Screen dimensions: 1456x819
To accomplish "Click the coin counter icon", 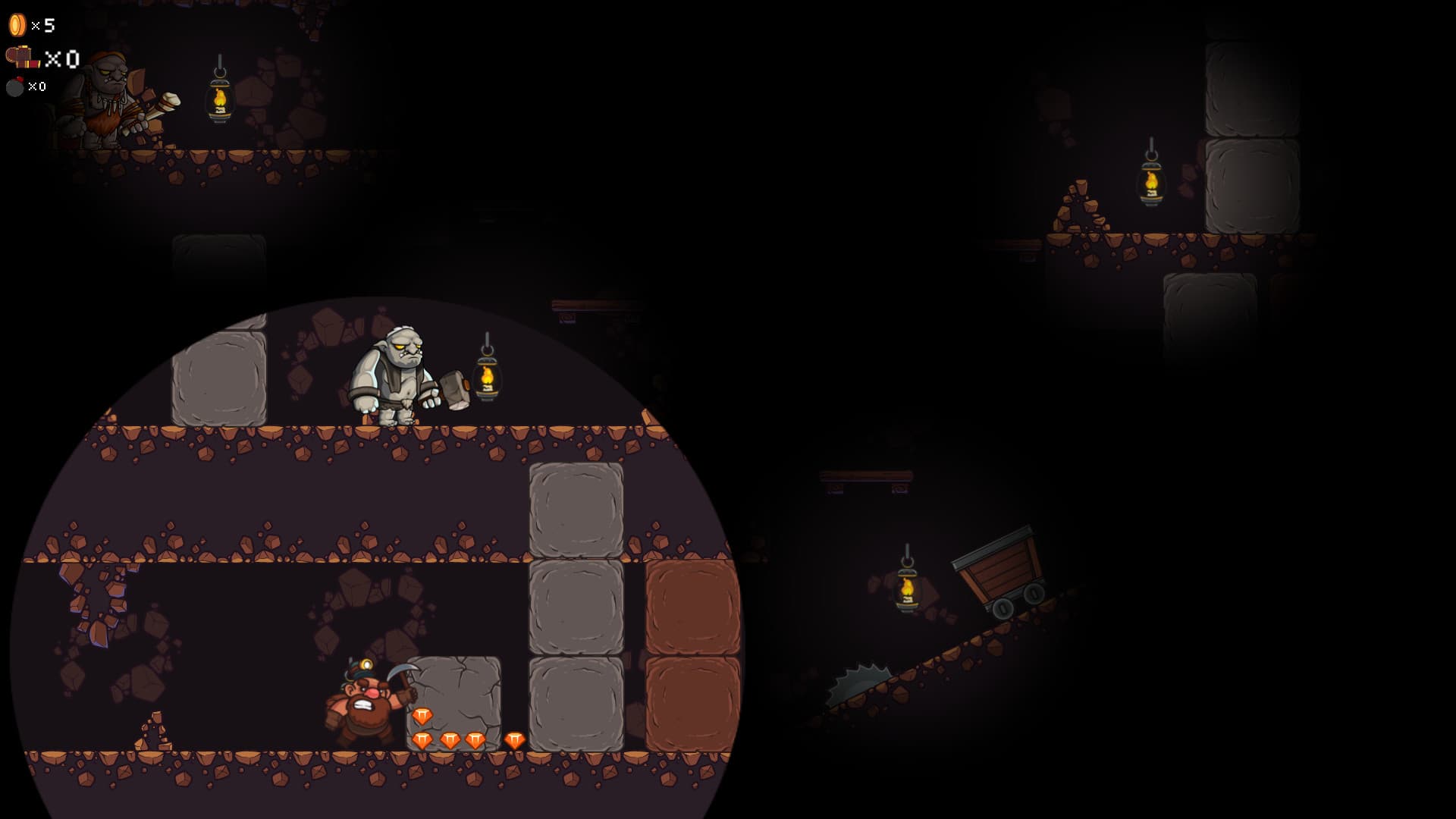I will point(15,25).
